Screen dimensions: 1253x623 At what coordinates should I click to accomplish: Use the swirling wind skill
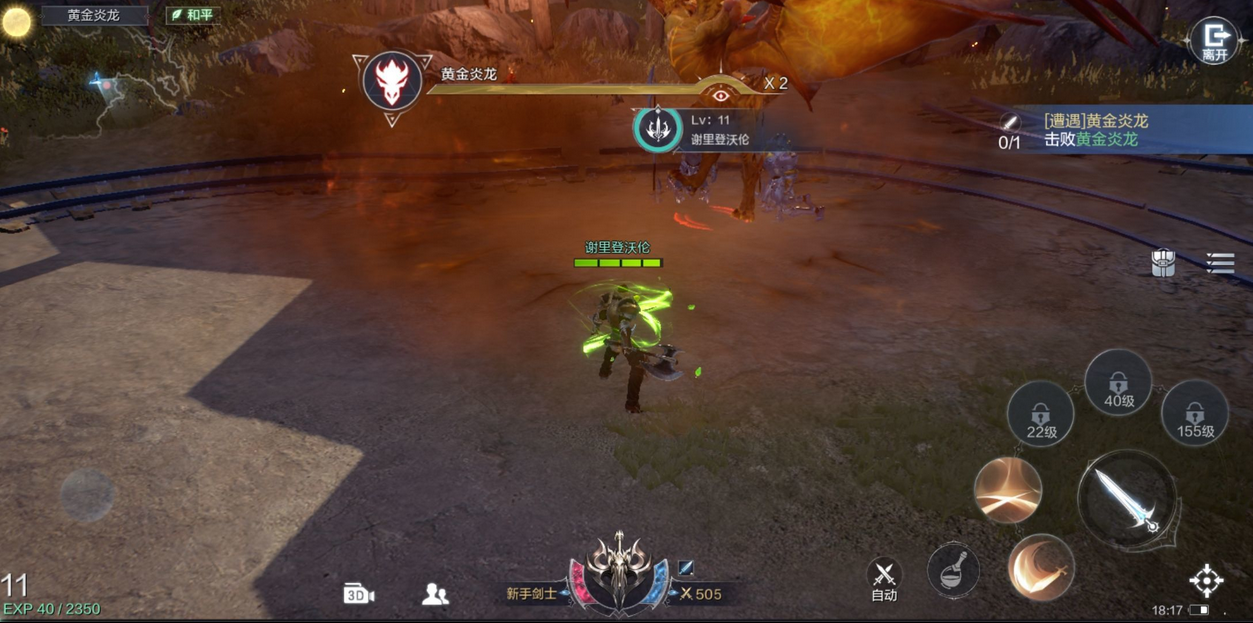(x=1008, y=490)
